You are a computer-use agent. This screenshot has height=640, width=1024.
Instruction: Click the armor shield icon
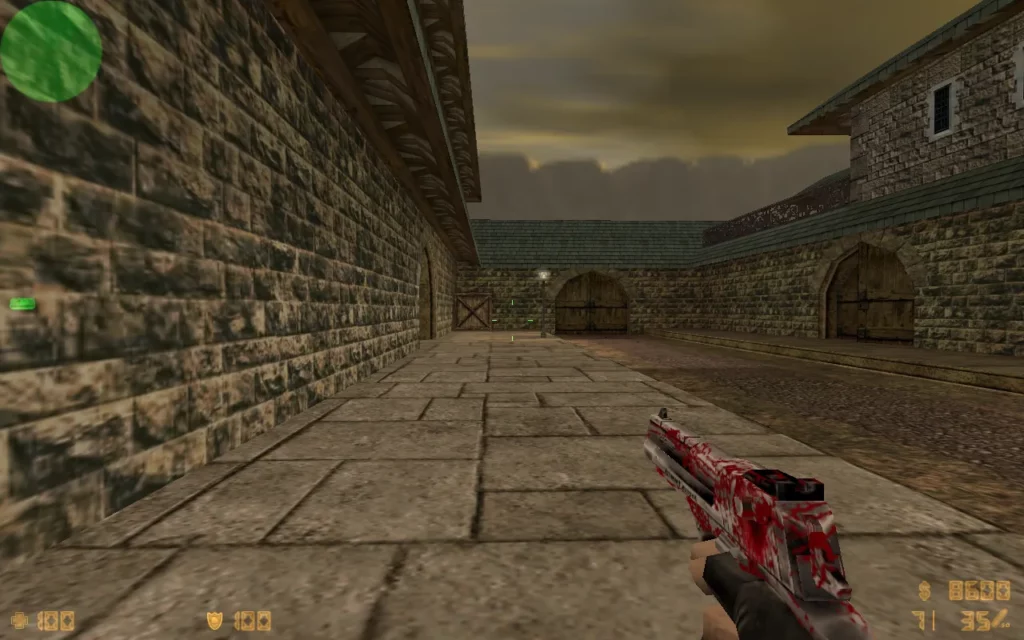click(x=214, y=621)
